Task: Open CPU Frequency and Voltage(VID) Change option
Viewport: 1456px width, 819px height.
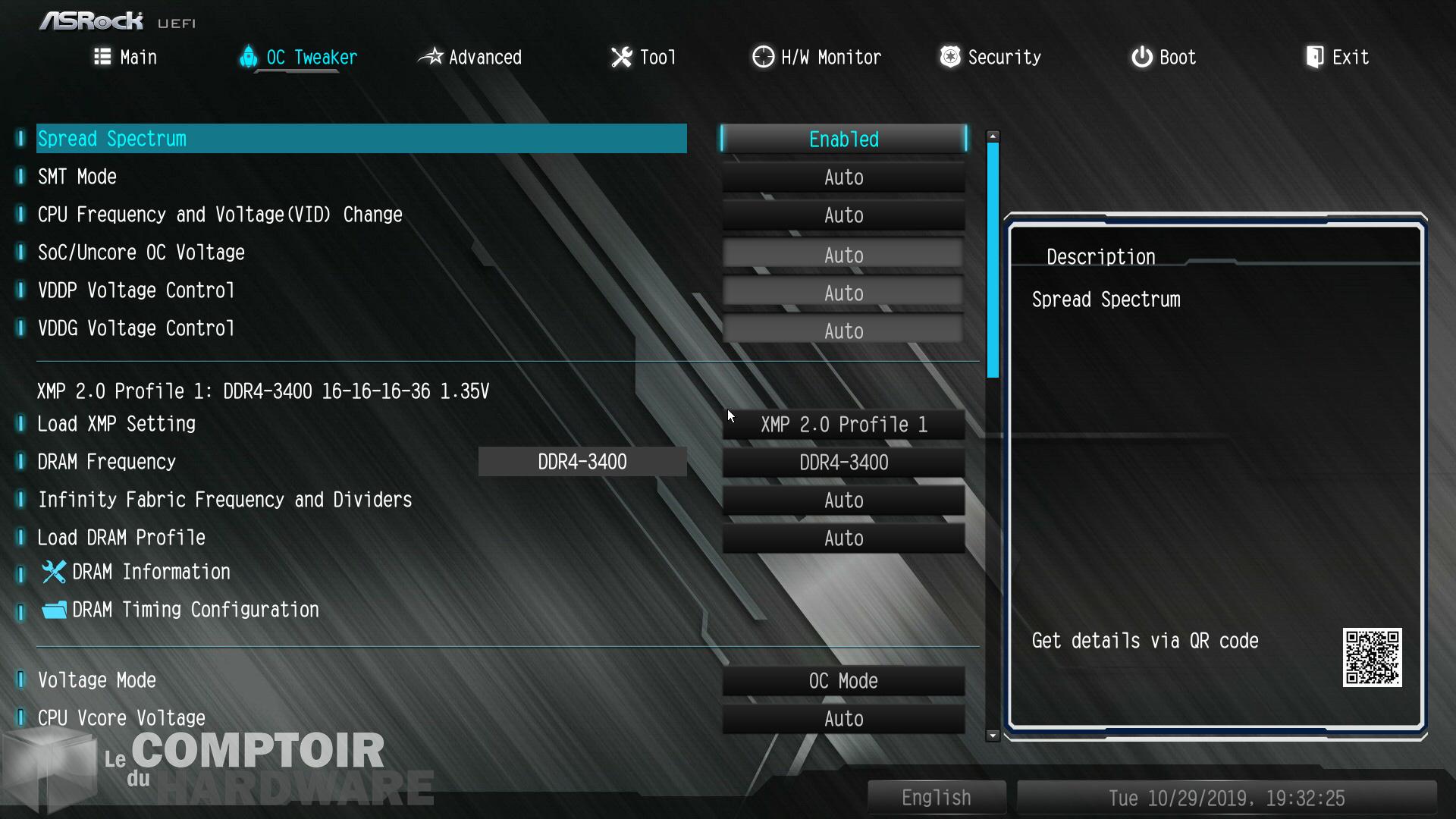Action: pyautogui.click(x=220, y=215)
